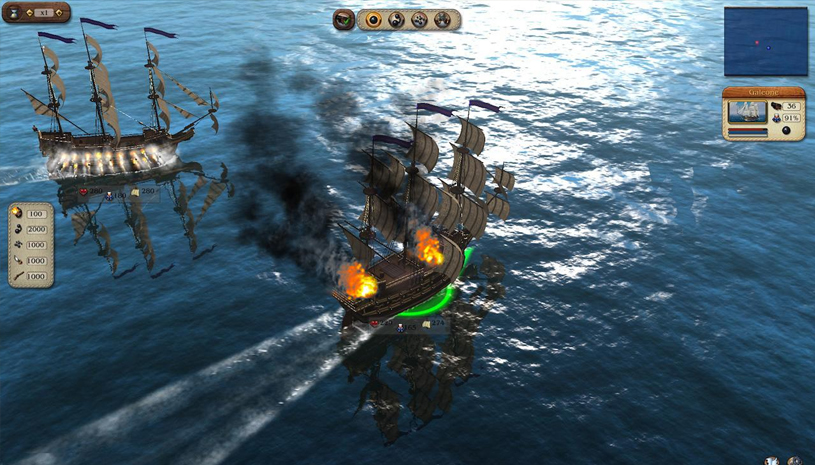The width and height of the screenshot is (815, 465).
Task: Click the cannonball icon in the Galeone panel
Action: coord(786,132)
